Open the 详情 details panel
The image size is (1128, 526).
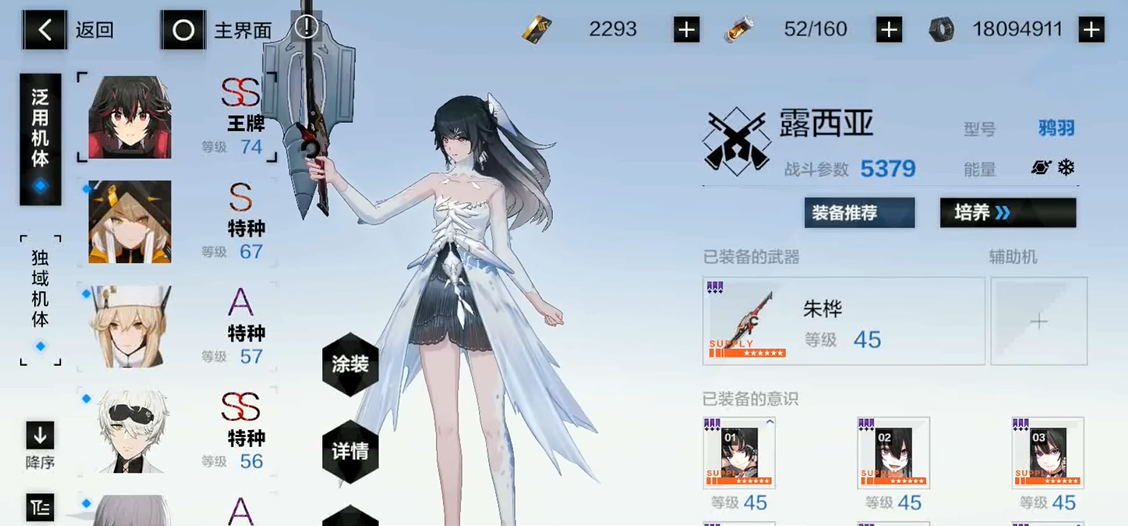pyautogui.click(x=350, y=452)
